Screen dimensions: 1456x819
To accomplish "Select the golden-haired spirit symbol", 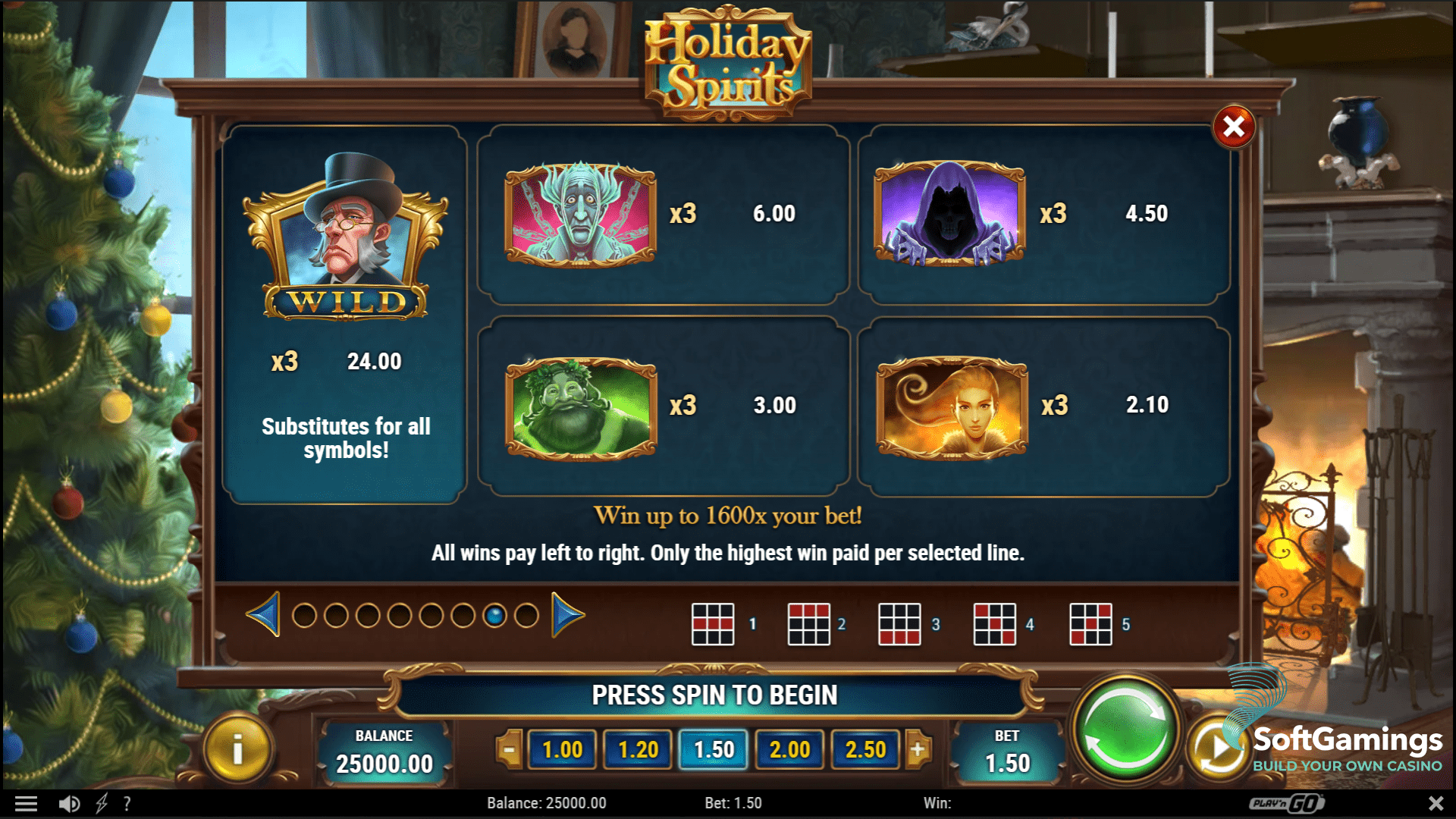I will (950, 406).
